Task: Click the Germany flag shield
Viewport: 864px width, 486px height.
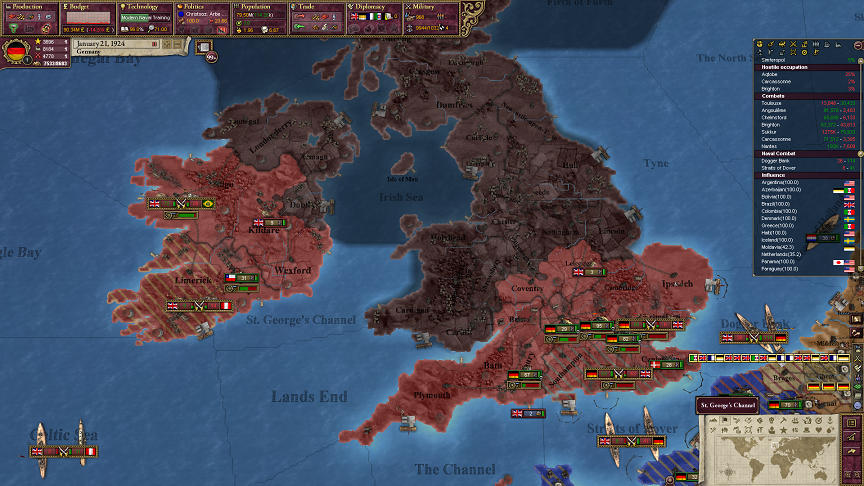Action: pos(15,50)
